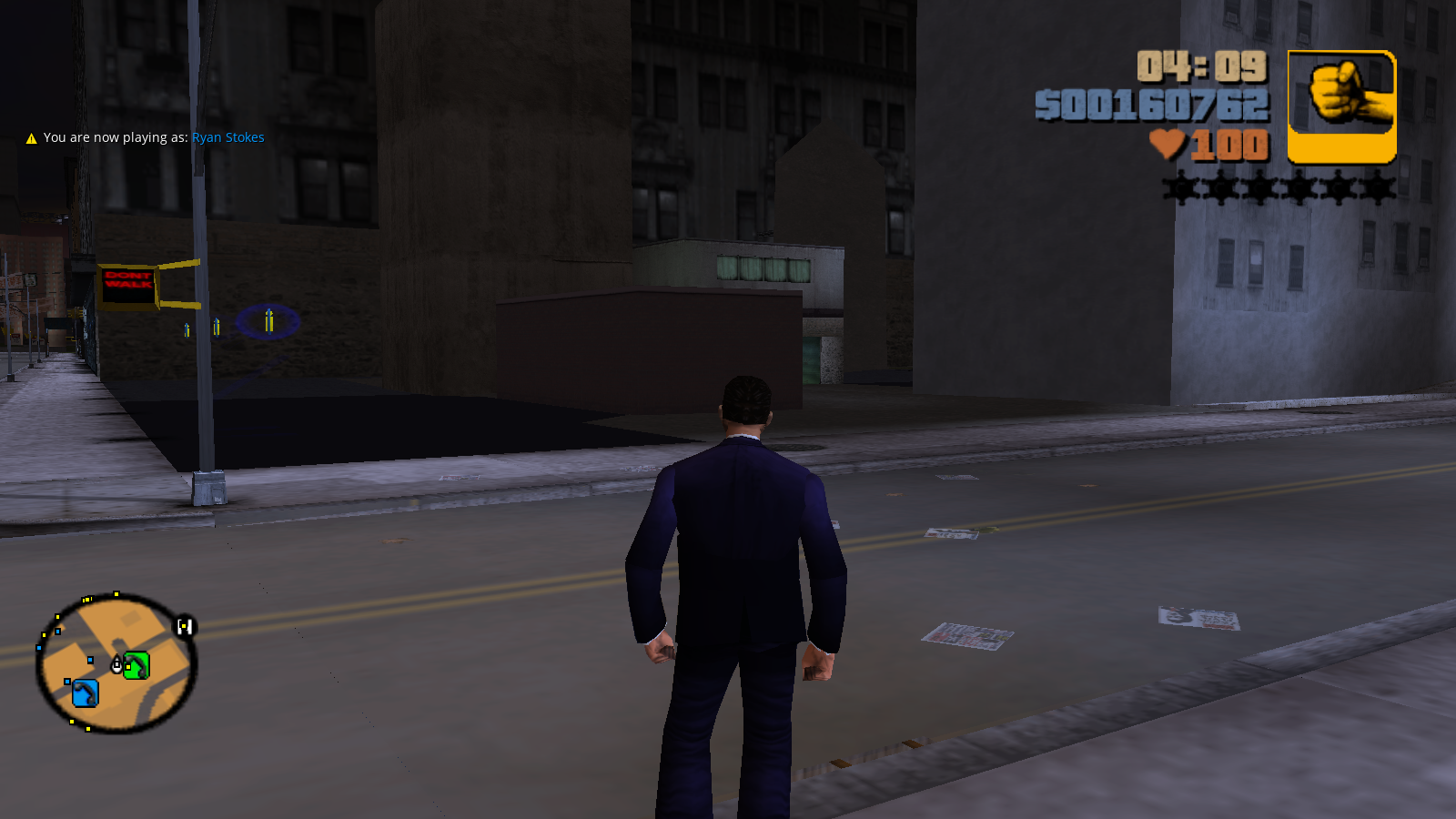Open the Ryan Stokes character name link
The image size is (1456, 819).
[227, 137]
